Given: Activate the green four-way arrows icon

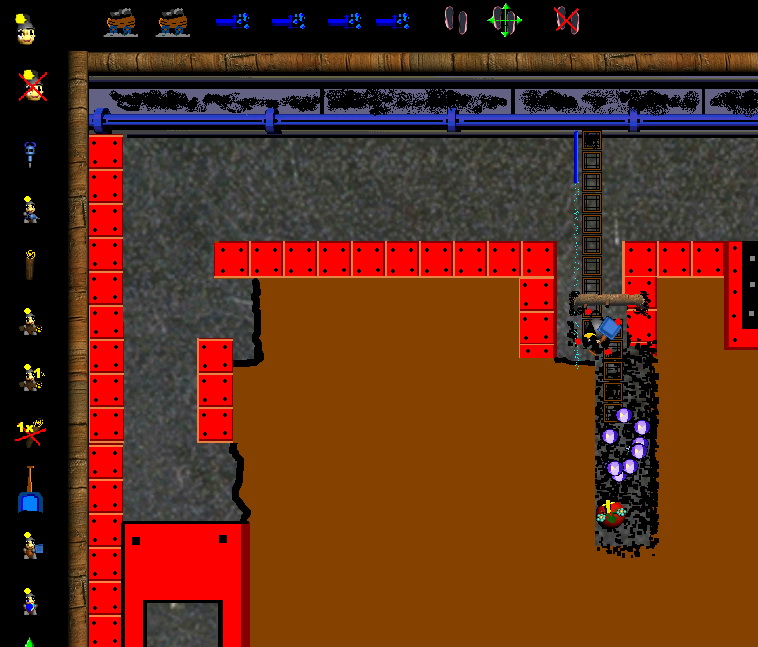Looking at the screenshot, I should point(505,20).
